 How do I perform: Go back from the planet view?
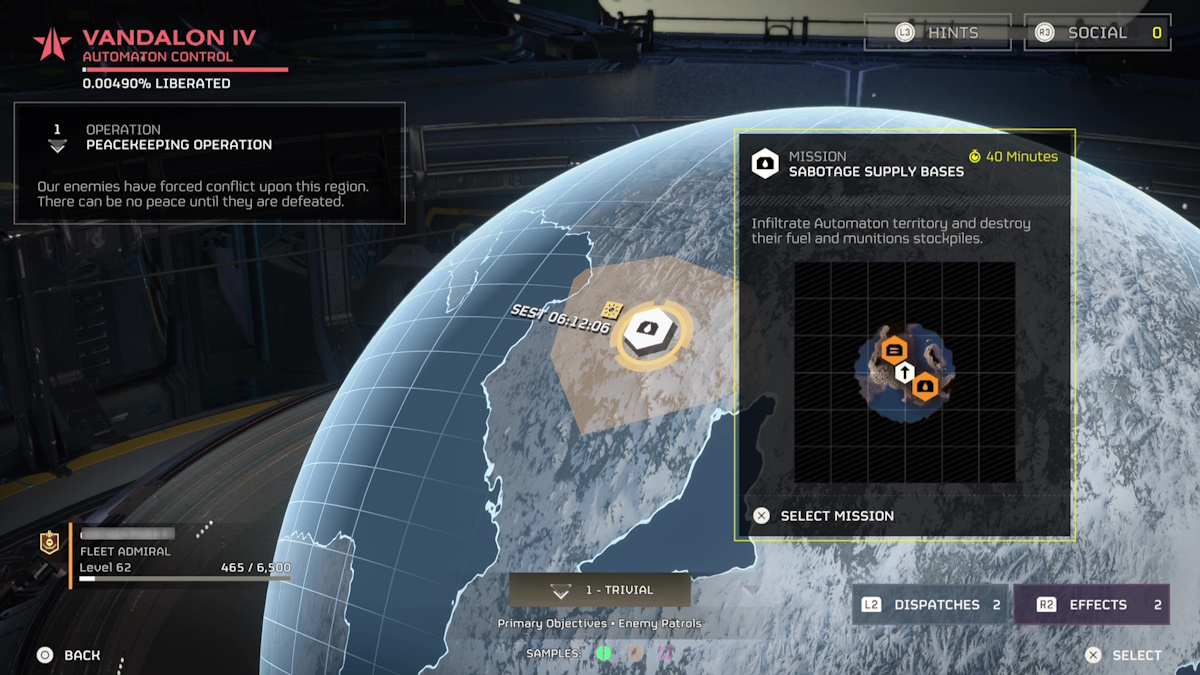pyautogui.click(x=69, y=655)
